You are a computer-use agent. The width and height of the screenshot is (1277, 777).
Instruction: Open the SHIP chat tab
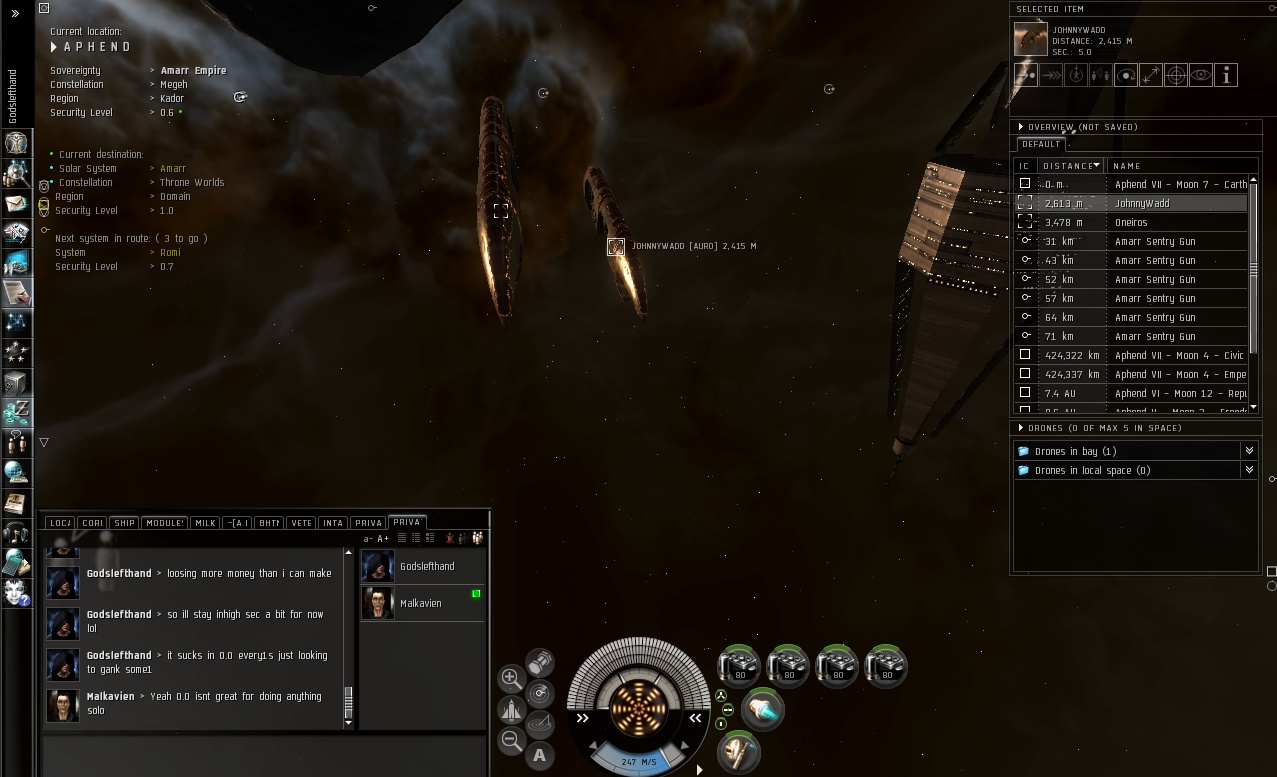tap(124, 523)
